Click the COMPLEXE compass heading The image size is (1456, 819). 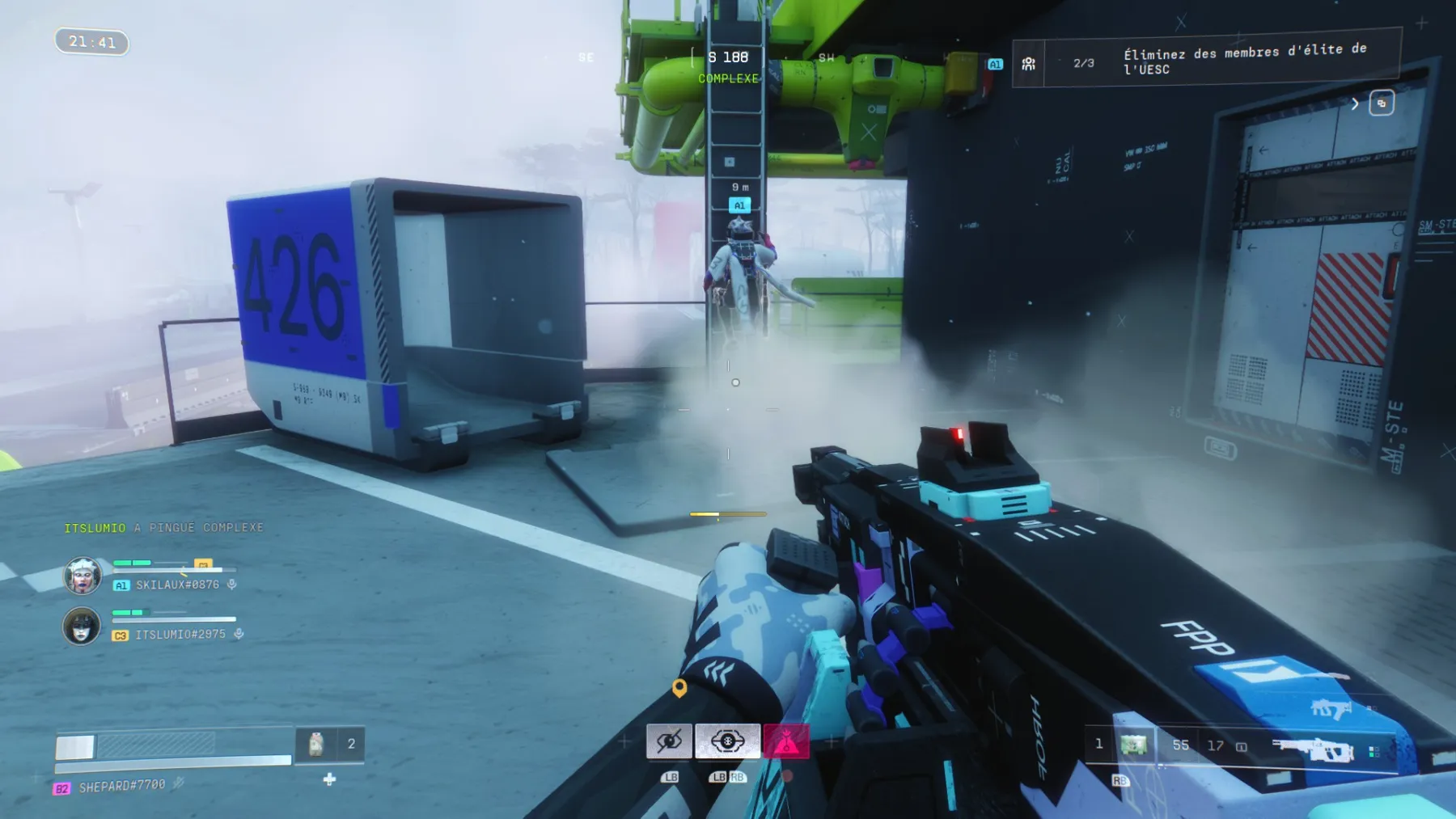(x=728, y=78)
